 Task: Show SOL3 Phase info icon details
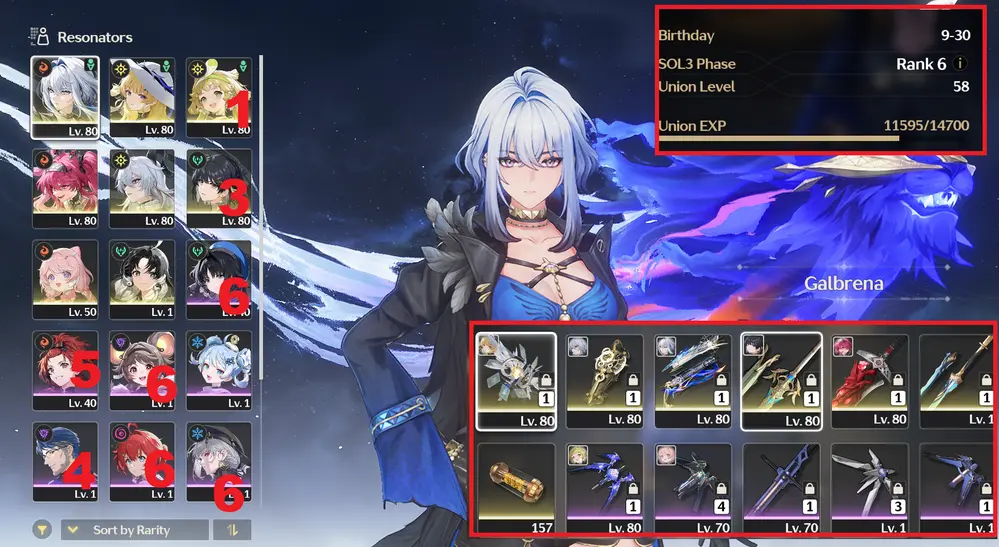pos(960,63)
